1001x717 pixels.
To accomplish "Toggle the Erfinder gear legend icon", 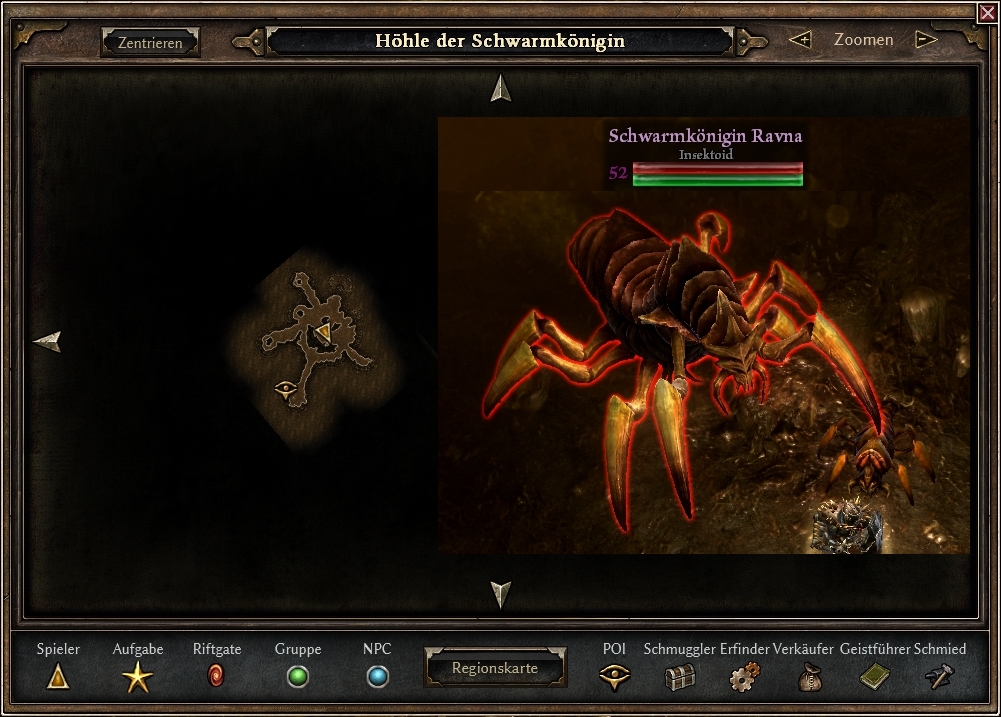I will 743,678.
